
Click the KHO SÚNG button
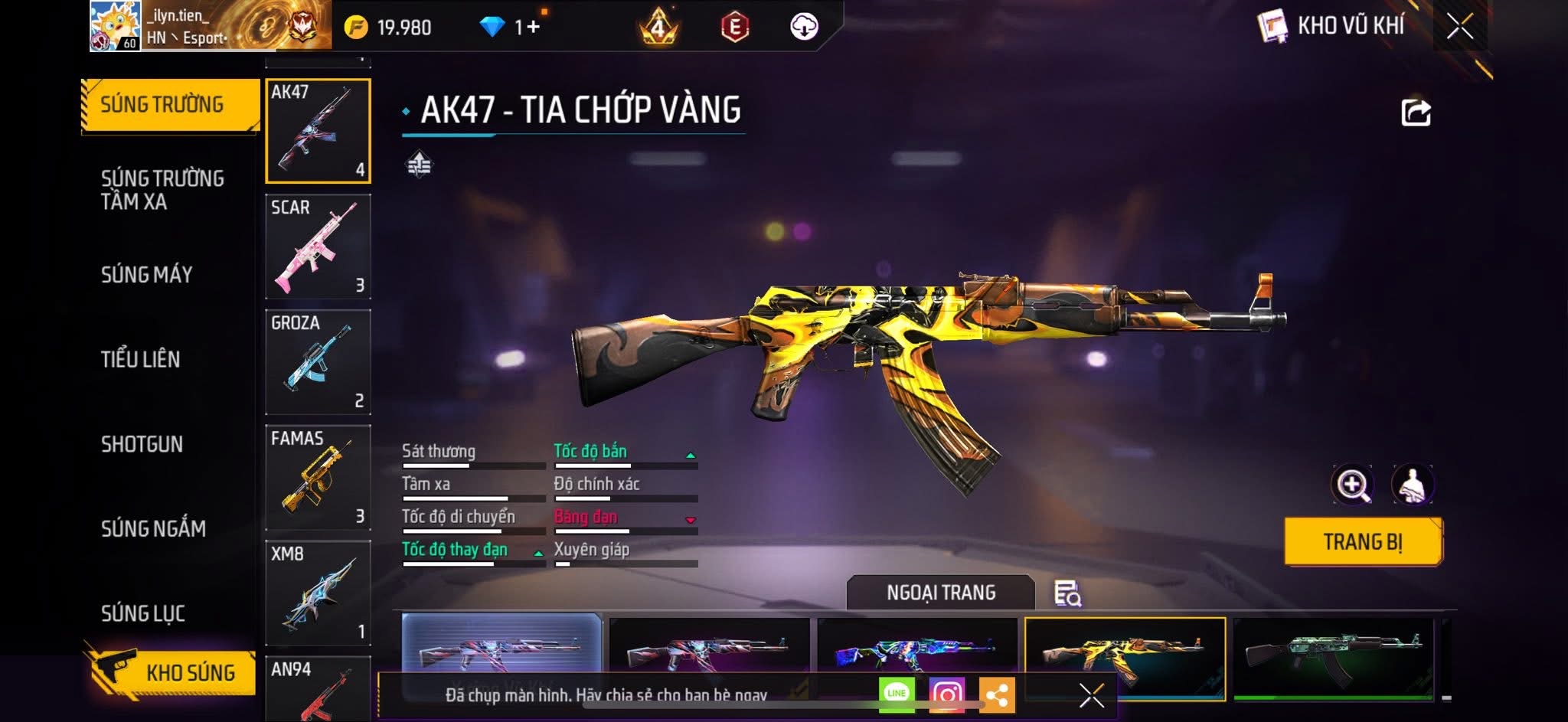(176, 673)
